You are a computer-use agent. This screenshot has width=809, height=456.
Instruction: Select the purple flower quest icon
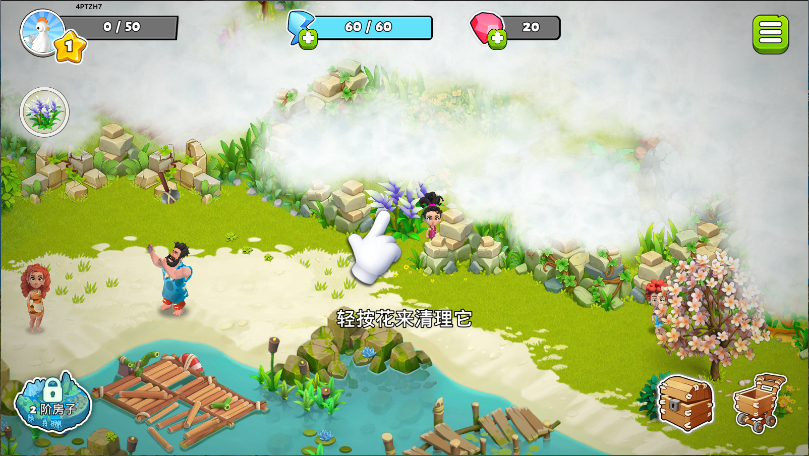pyautogui.click(x=45, y=111)
